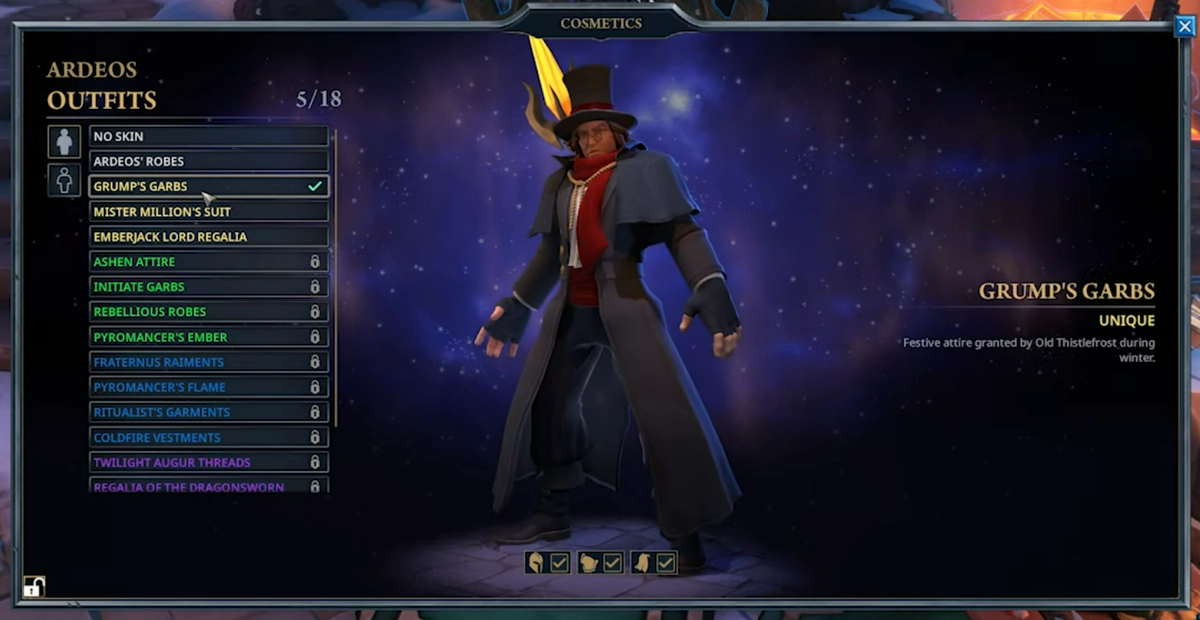Toggle the shoulder armor visibility checkbox

pyautogui.click(x=613, y=563)
